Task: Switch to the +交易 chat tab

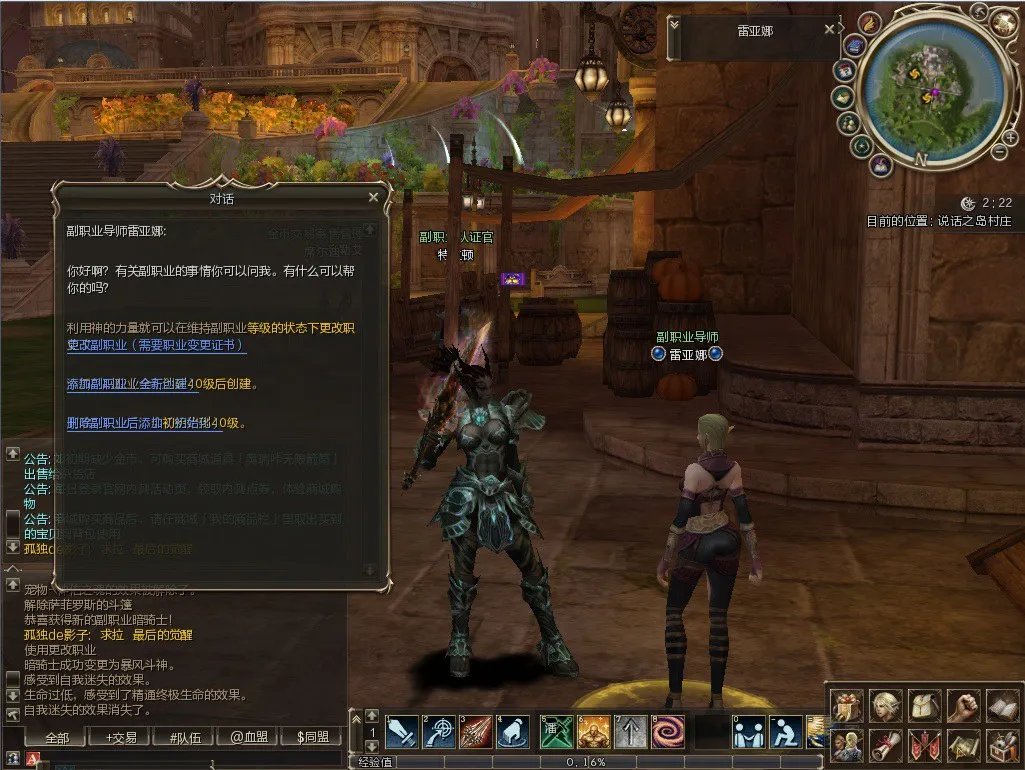Action: pos(121,738)
